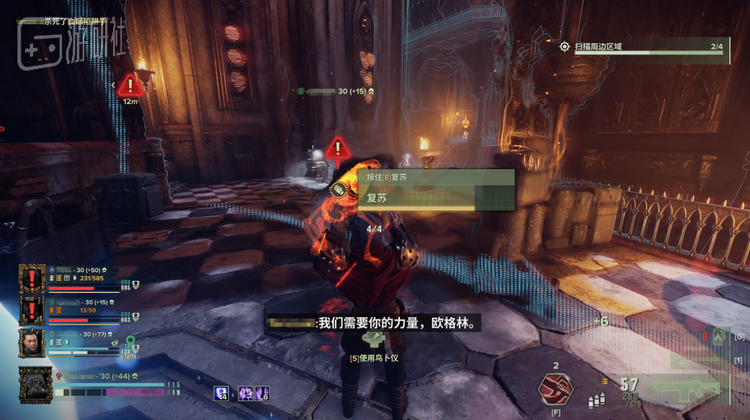Click the first downed teammate's portrait

point(32,278)
